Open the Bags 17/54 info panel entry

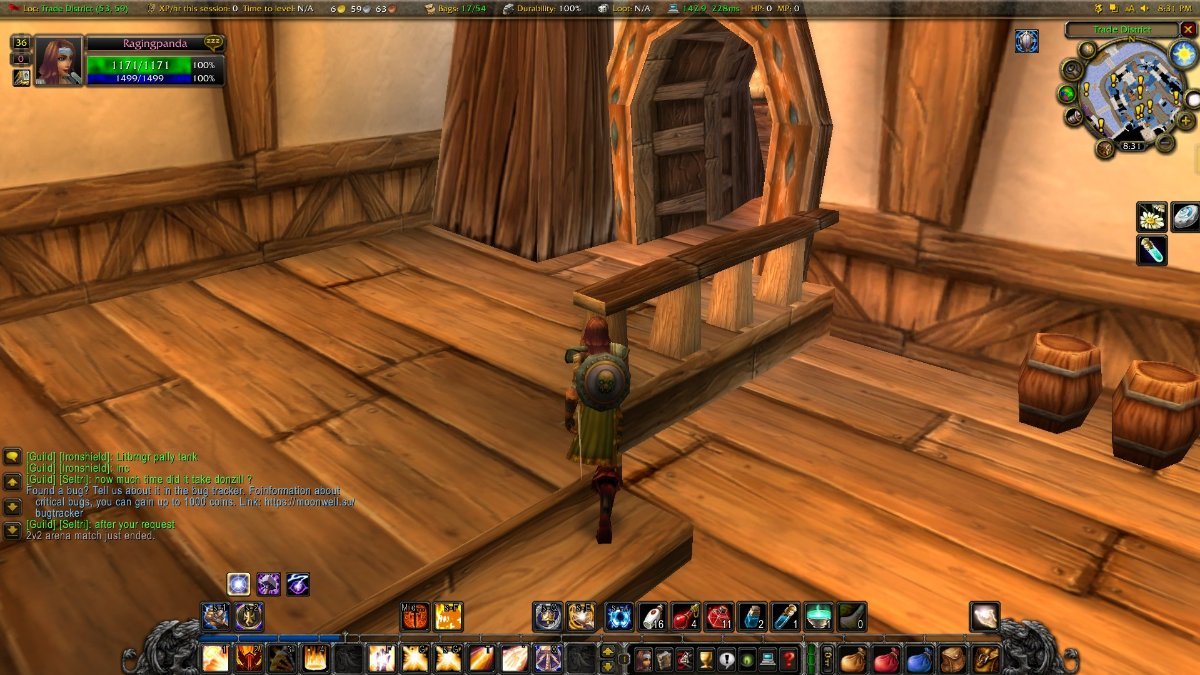(x=462, y=8)
